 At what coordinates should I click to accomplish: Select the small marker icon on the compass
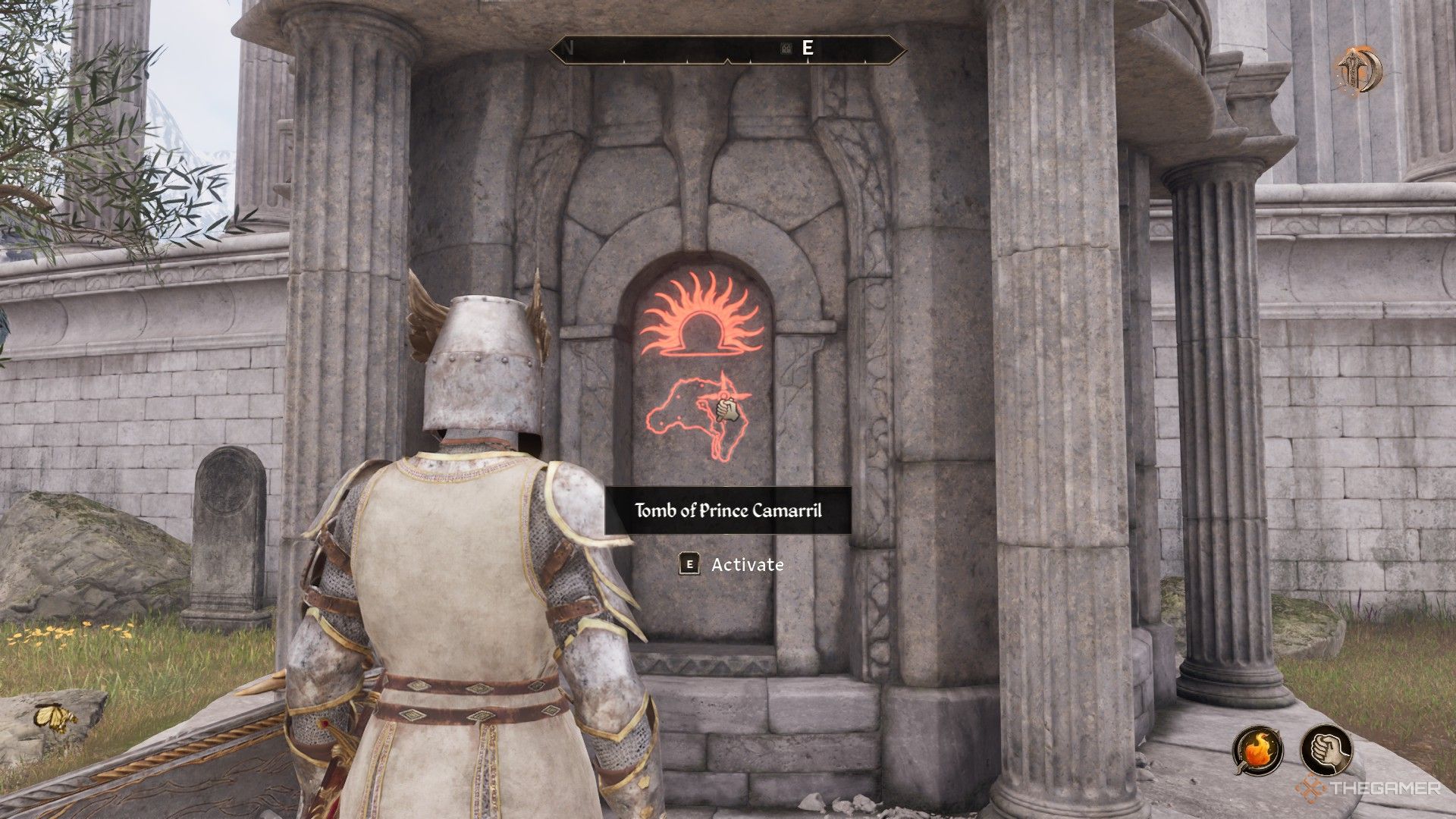pyautogui.click(x=786, y=49)
